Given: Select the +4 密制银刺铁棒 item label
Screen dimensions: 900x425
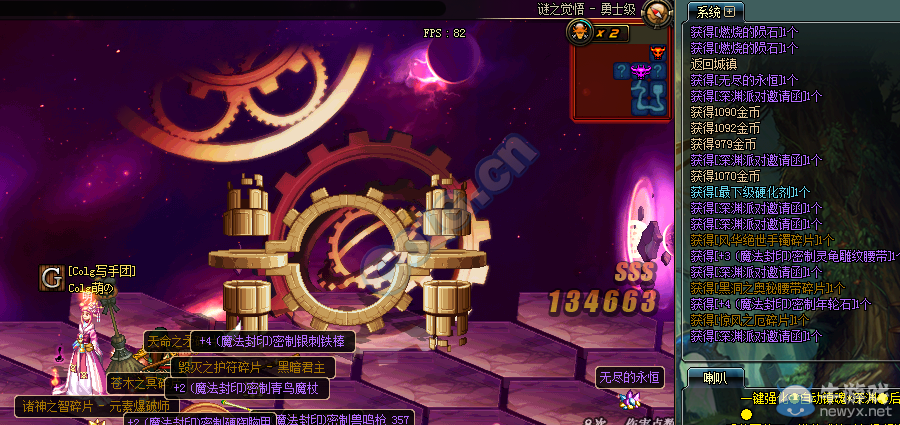Looking at the screenshot, I should coord(272,341).
